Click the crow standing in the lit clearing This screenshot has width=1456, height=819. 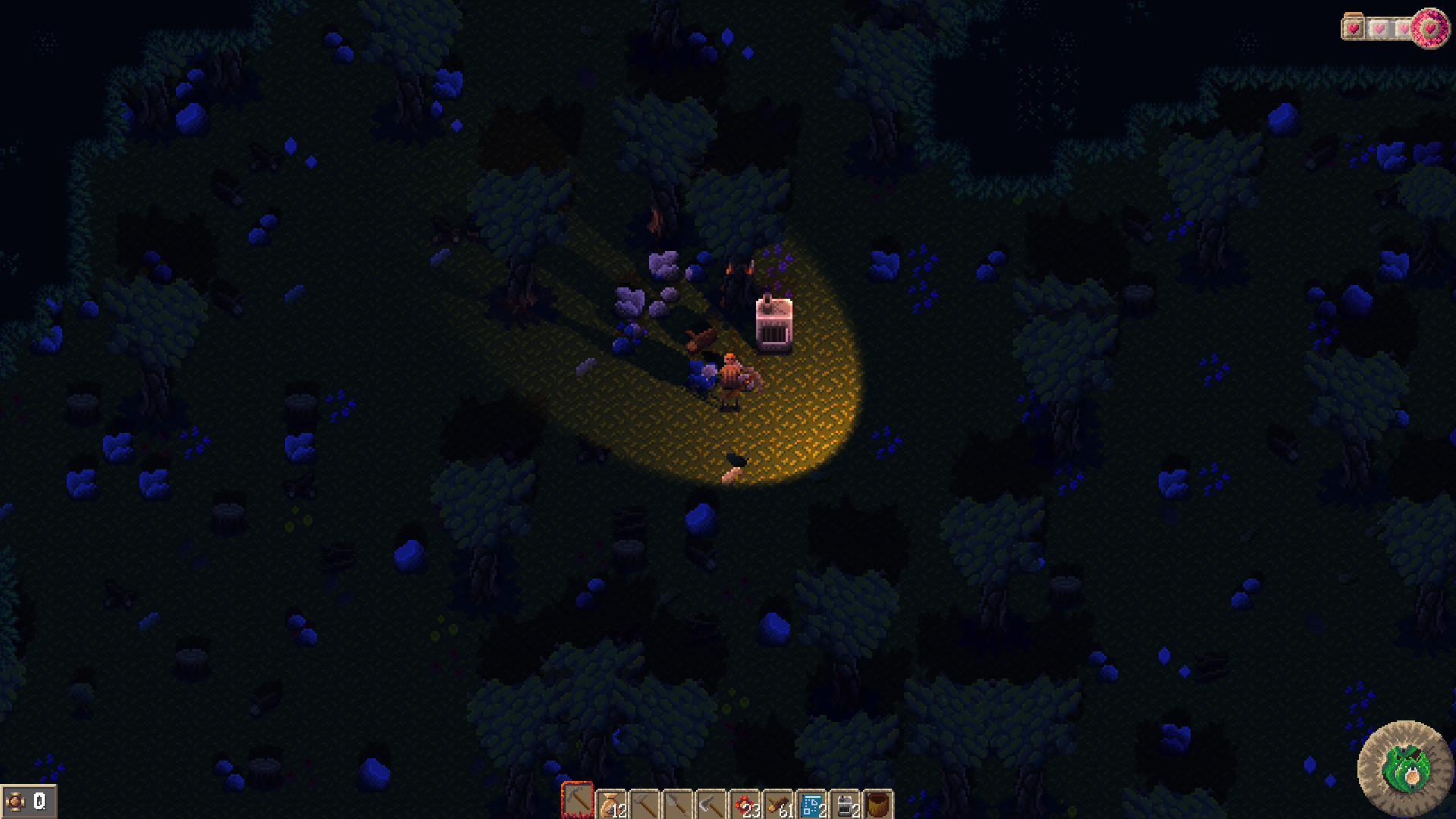pos(736,460)
